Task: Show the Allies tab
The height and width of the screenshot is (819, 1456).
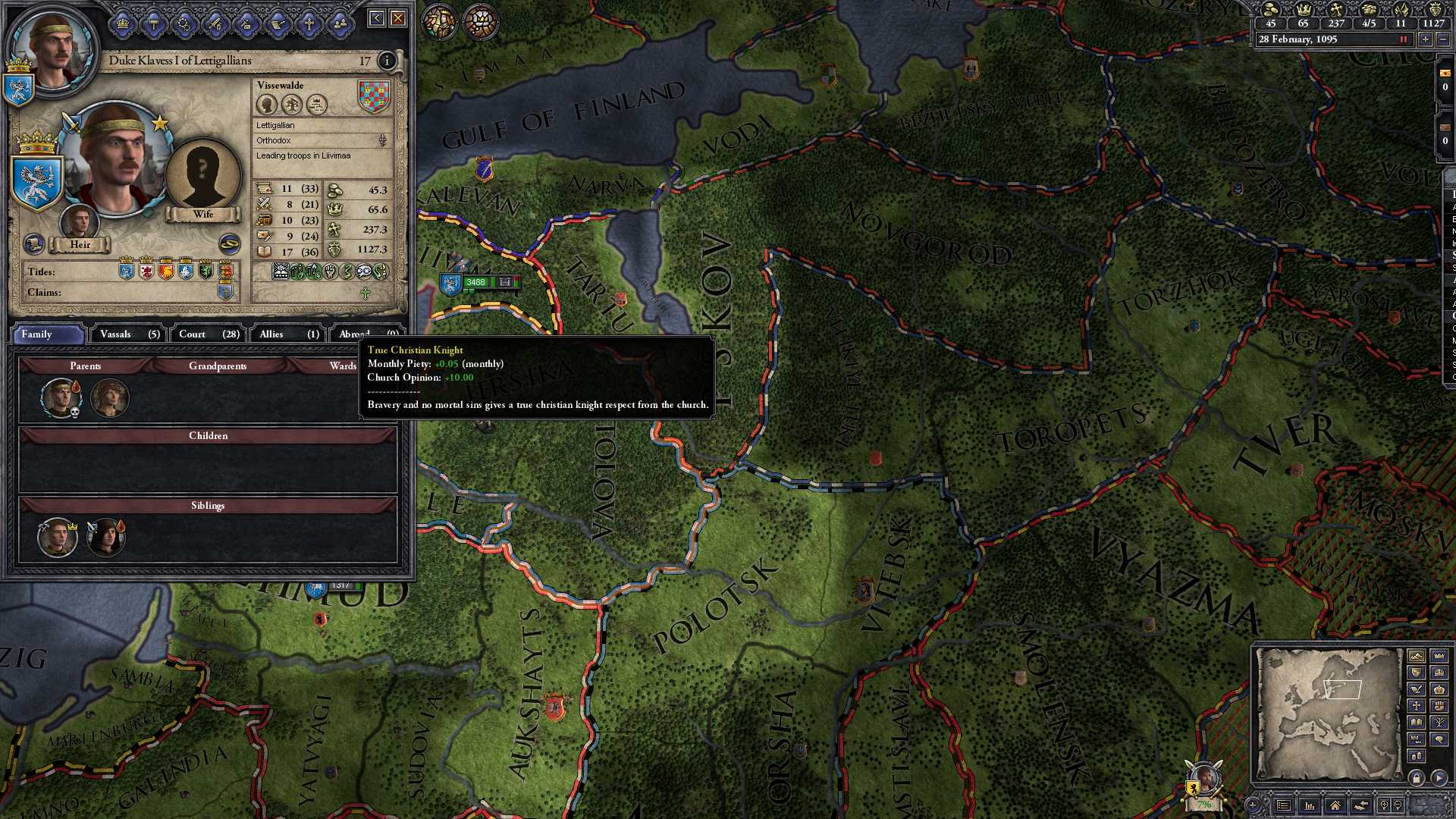Action: (x=289, y=334)
